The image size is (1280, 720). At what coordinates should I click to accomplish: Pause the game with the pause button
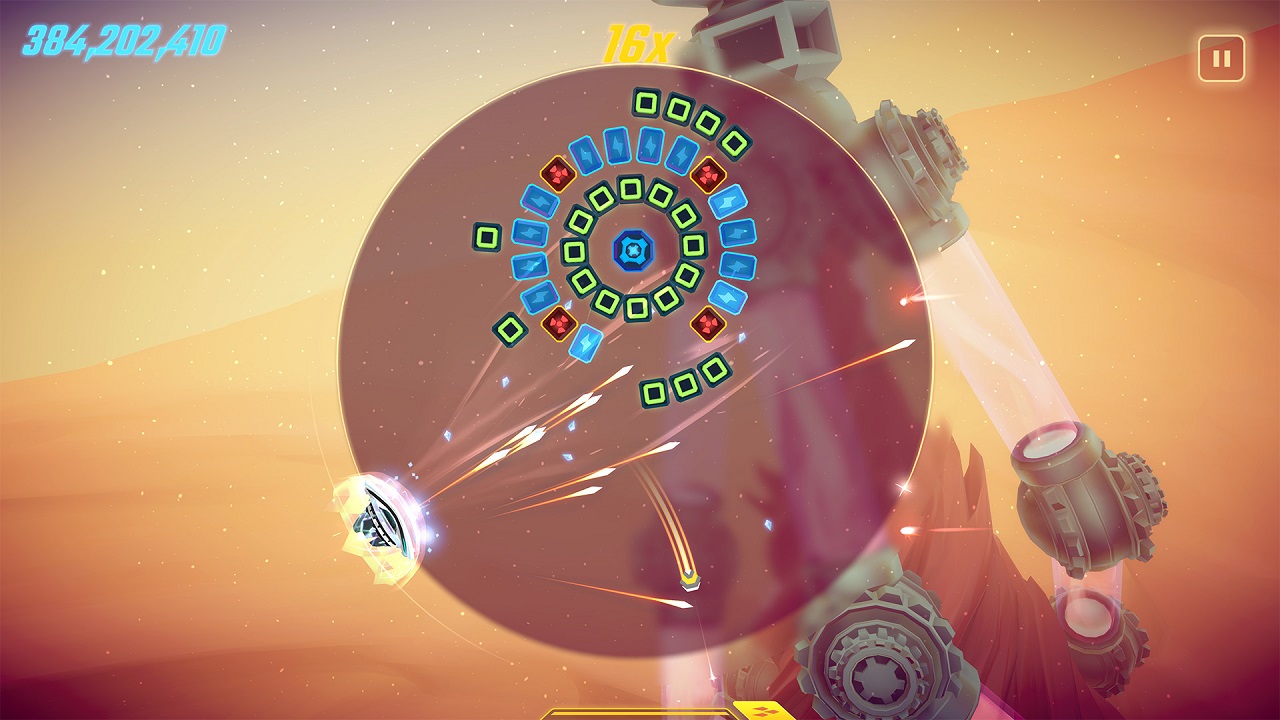click(1221, 58)
